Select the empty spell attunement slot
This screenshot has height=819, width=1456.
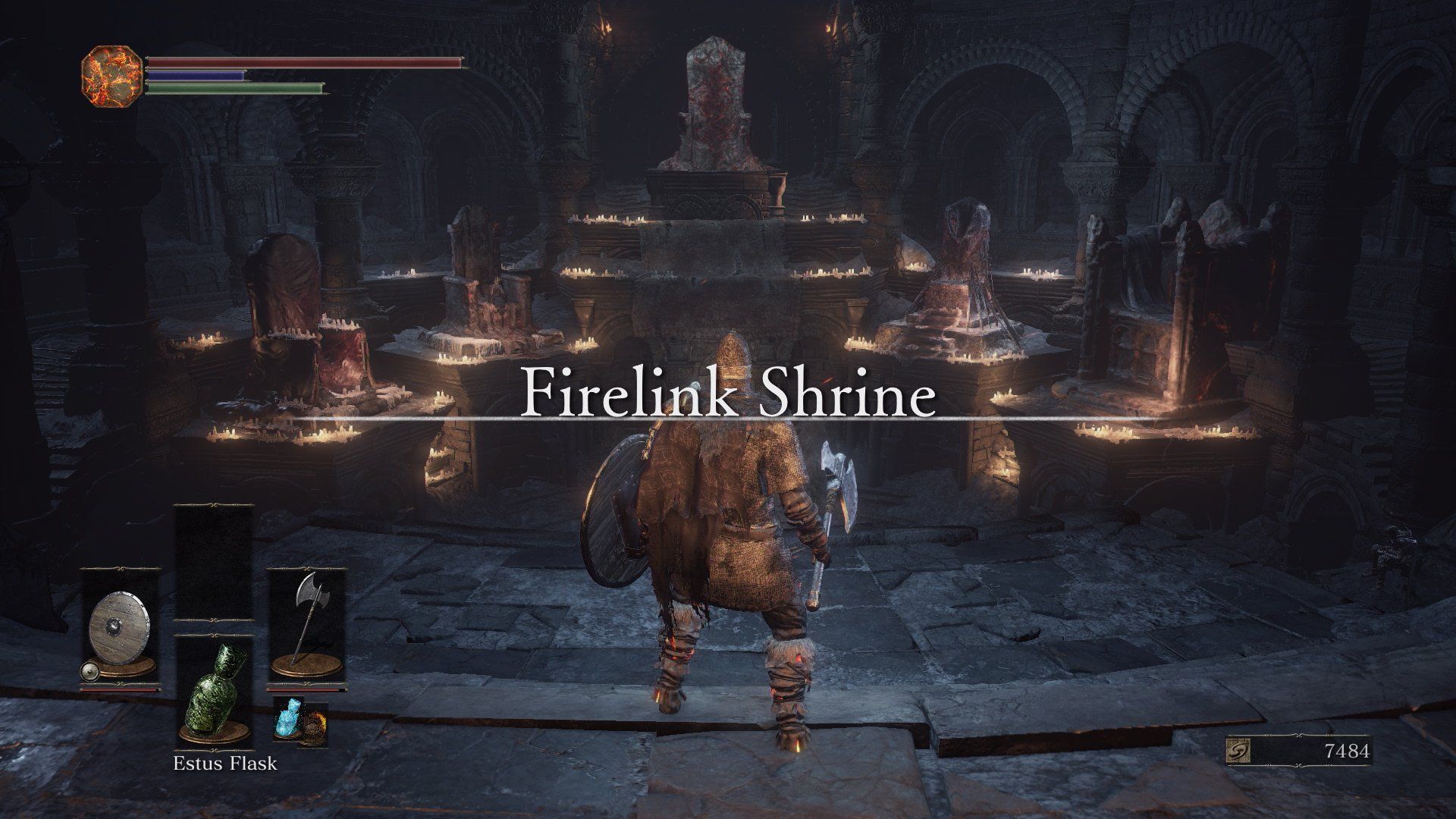coord(212,538)
